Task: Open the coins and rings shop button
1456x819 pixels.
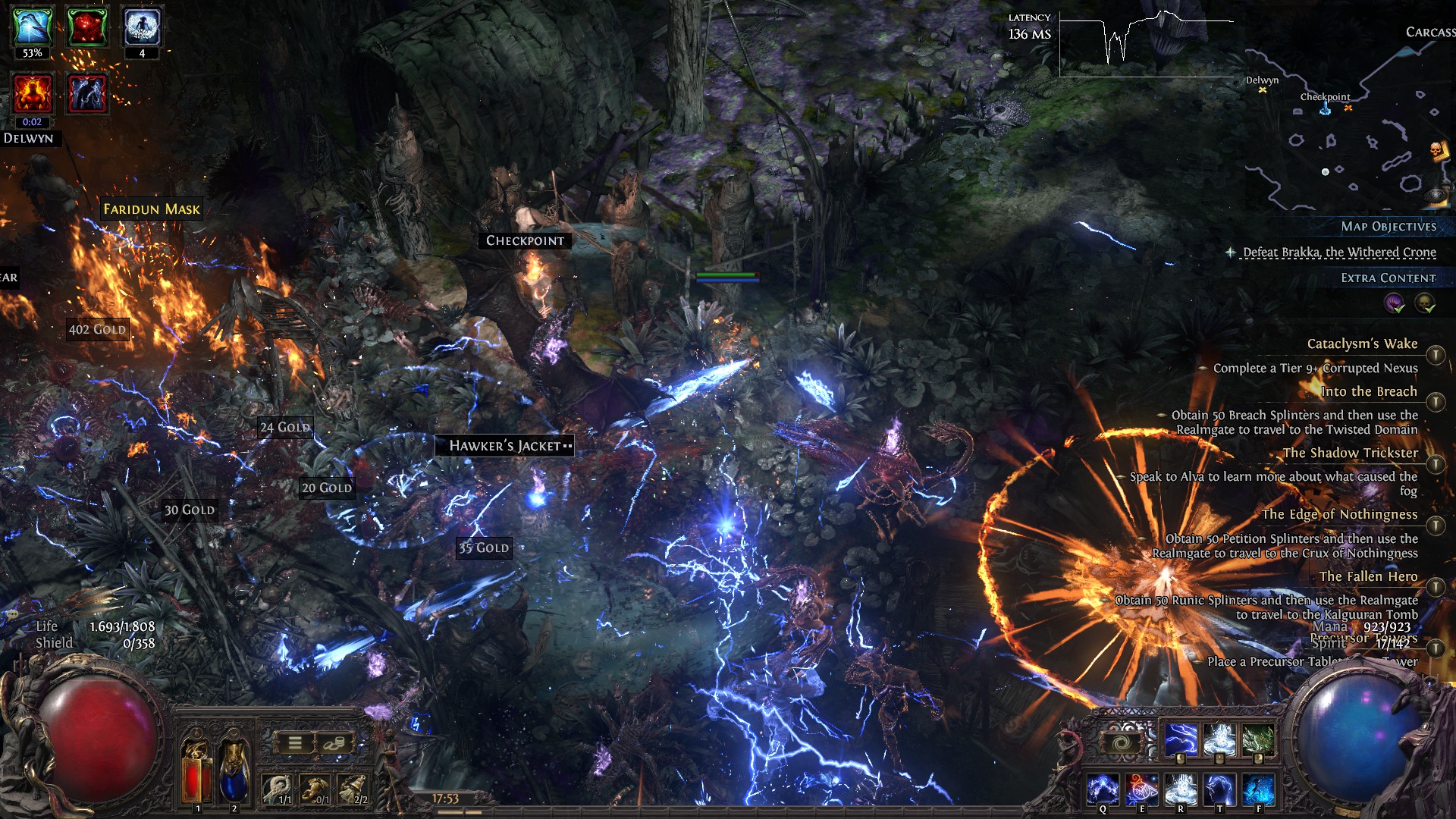Action: click(333, 743)
